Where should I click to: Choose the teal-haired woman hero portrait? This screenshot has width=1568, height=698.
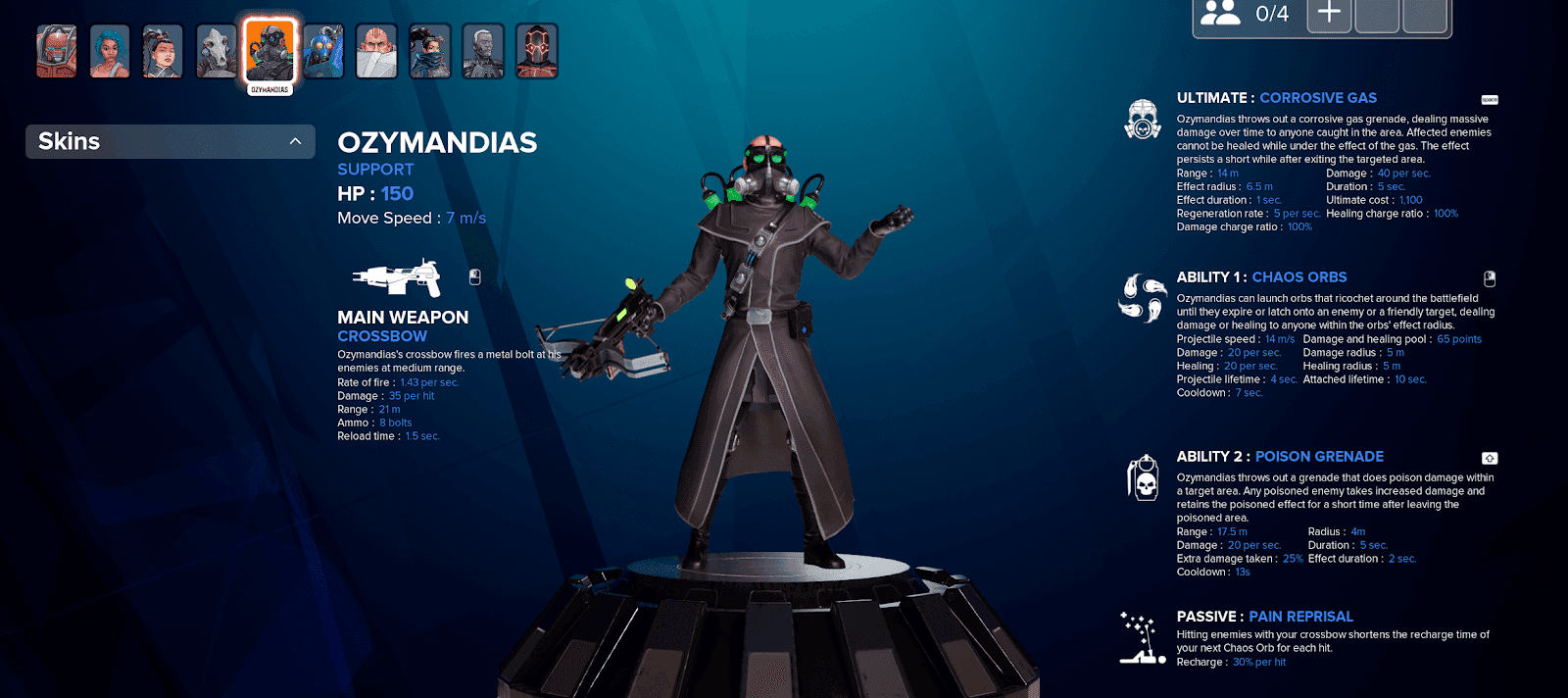[x=110, y=51]
